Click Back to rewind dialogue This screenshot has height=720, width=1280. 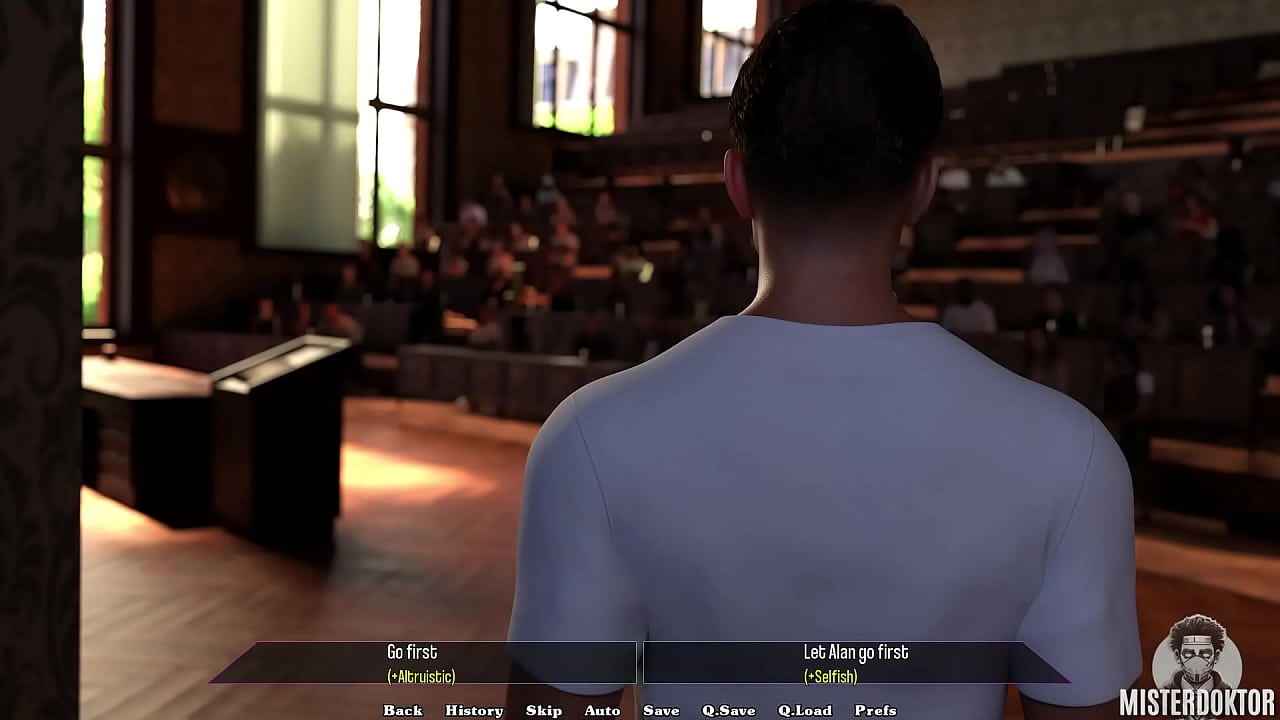point(402,711)
